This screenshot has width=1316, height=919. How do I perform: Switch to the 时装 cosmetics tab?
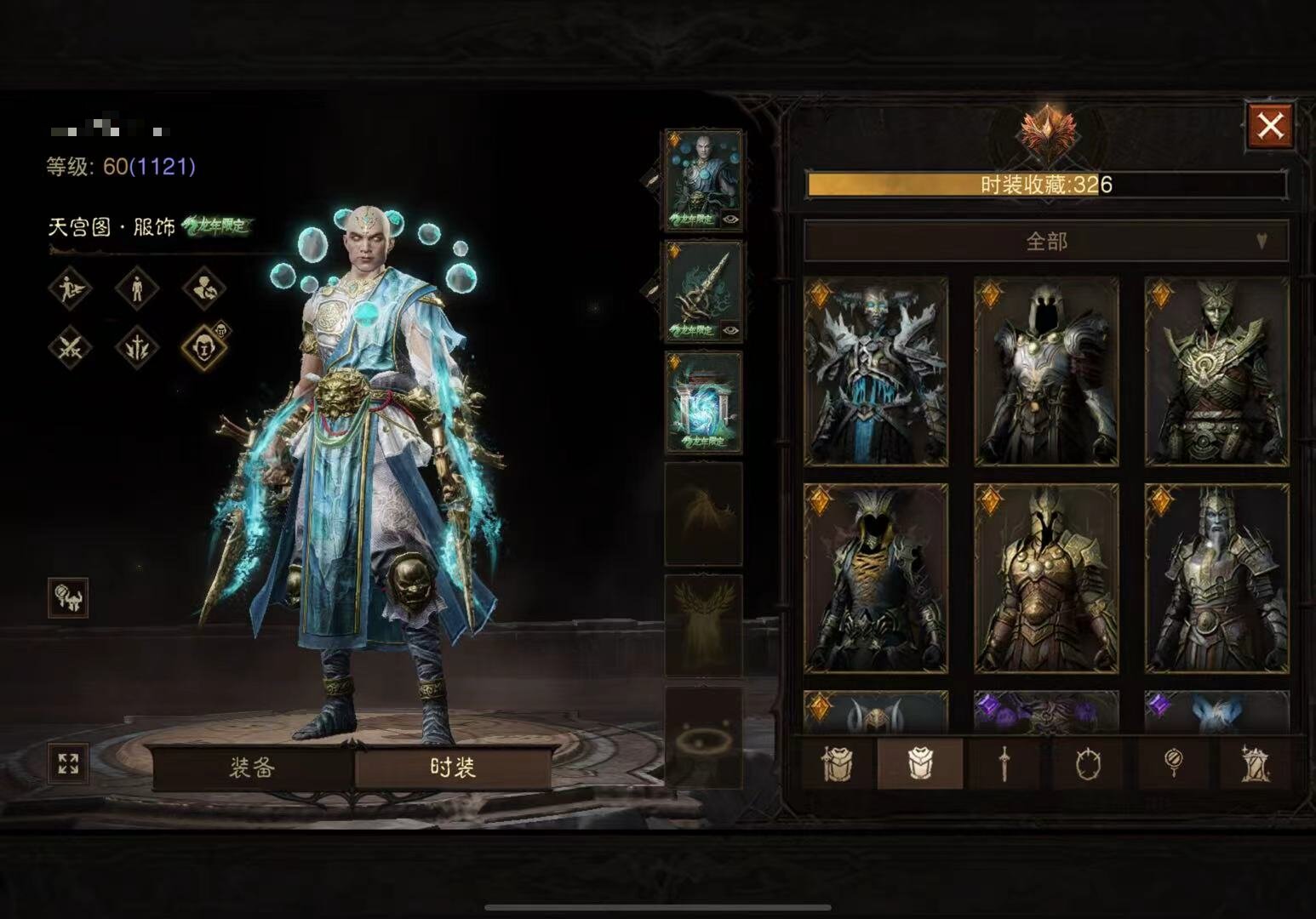(453, 768)
